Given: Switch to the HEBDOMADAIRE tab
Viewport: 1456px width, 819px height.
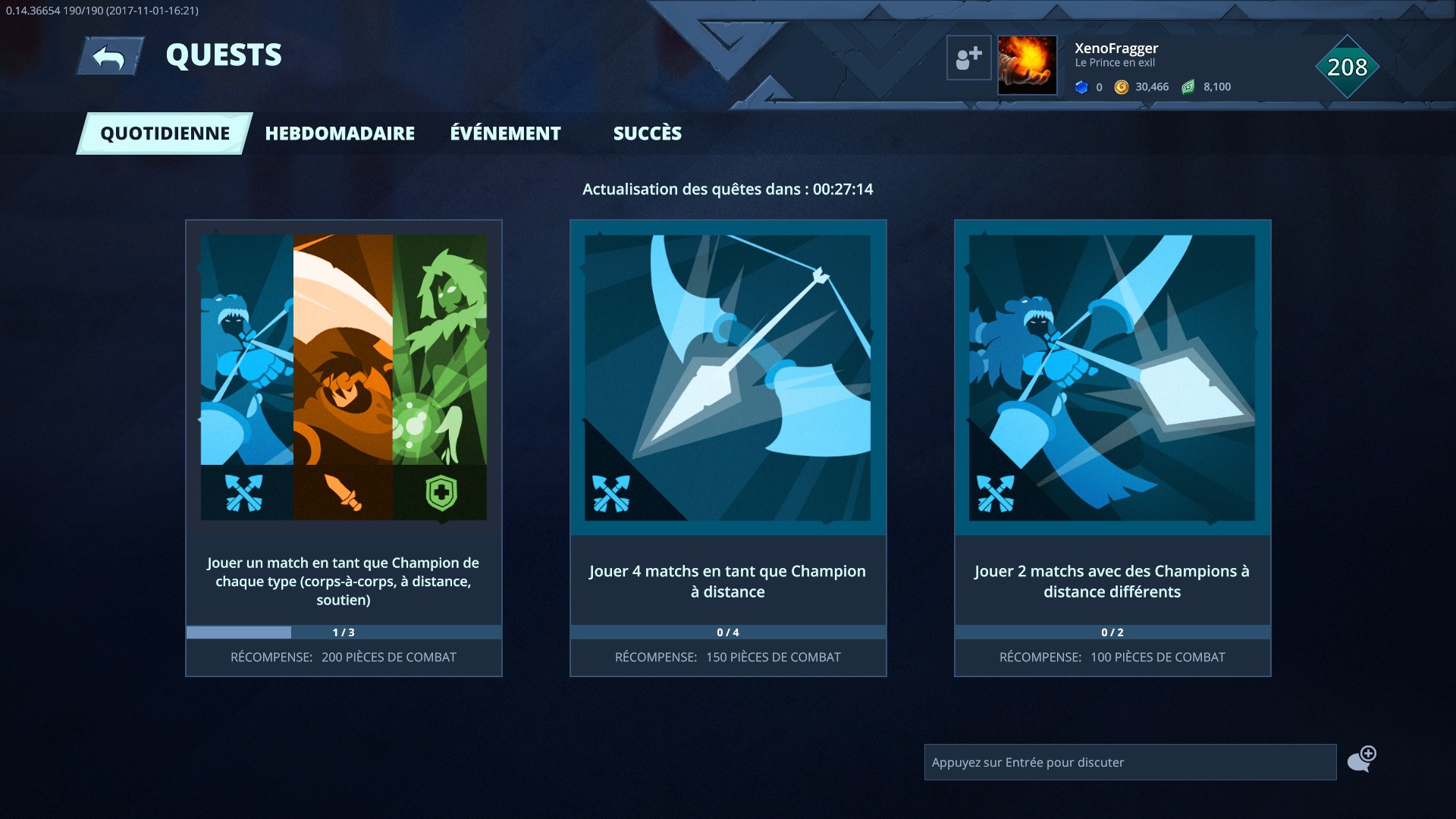Looking at the screenshot, I should click(x=339, y=133).
